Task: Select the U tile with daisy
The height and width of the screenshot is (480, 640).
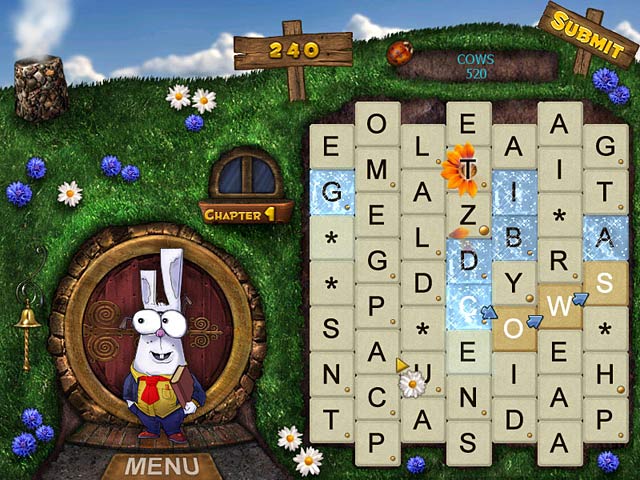Action: pyautogui.click(x=423, y=374)
